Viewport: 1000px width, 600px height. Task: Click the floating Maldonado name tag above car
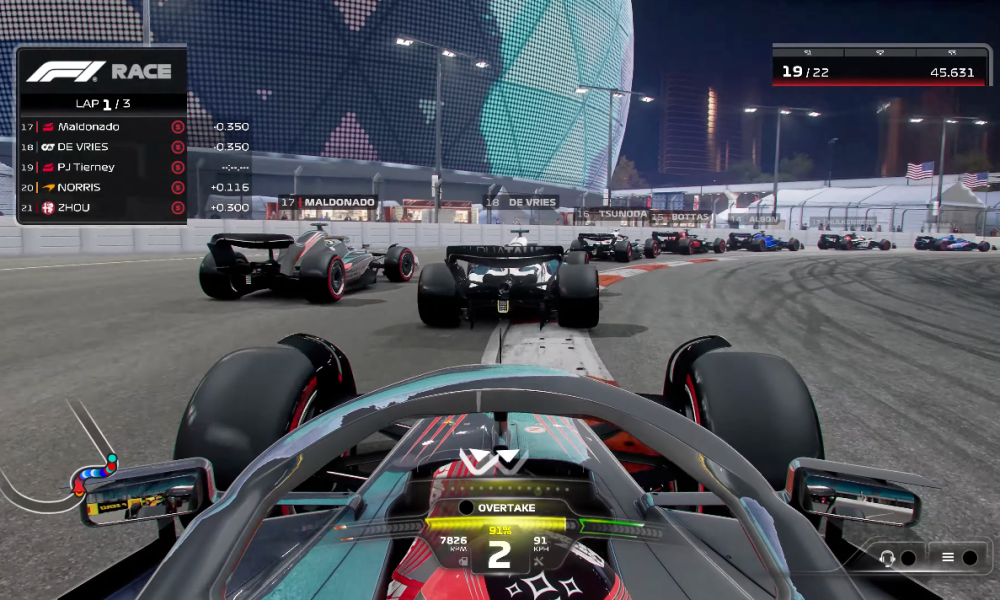coord(328,202)
